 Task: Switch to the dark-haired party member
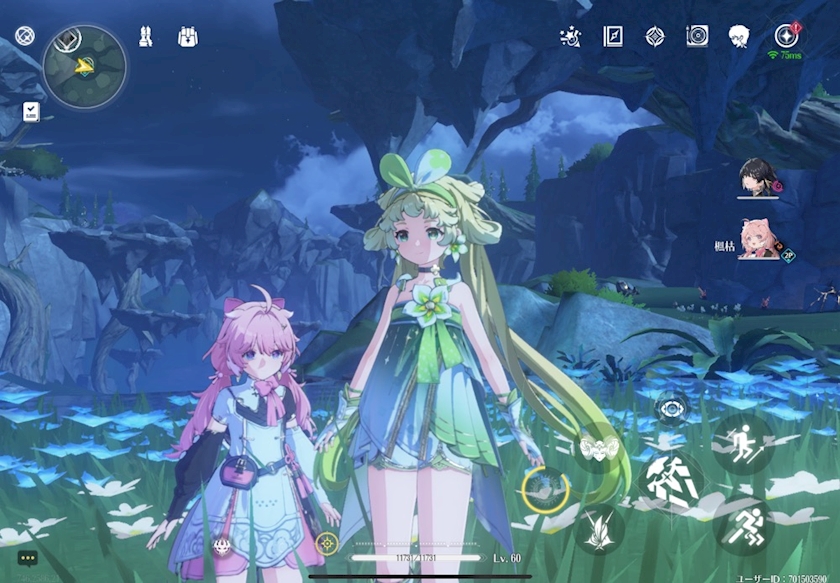click(x=760, y=178)
